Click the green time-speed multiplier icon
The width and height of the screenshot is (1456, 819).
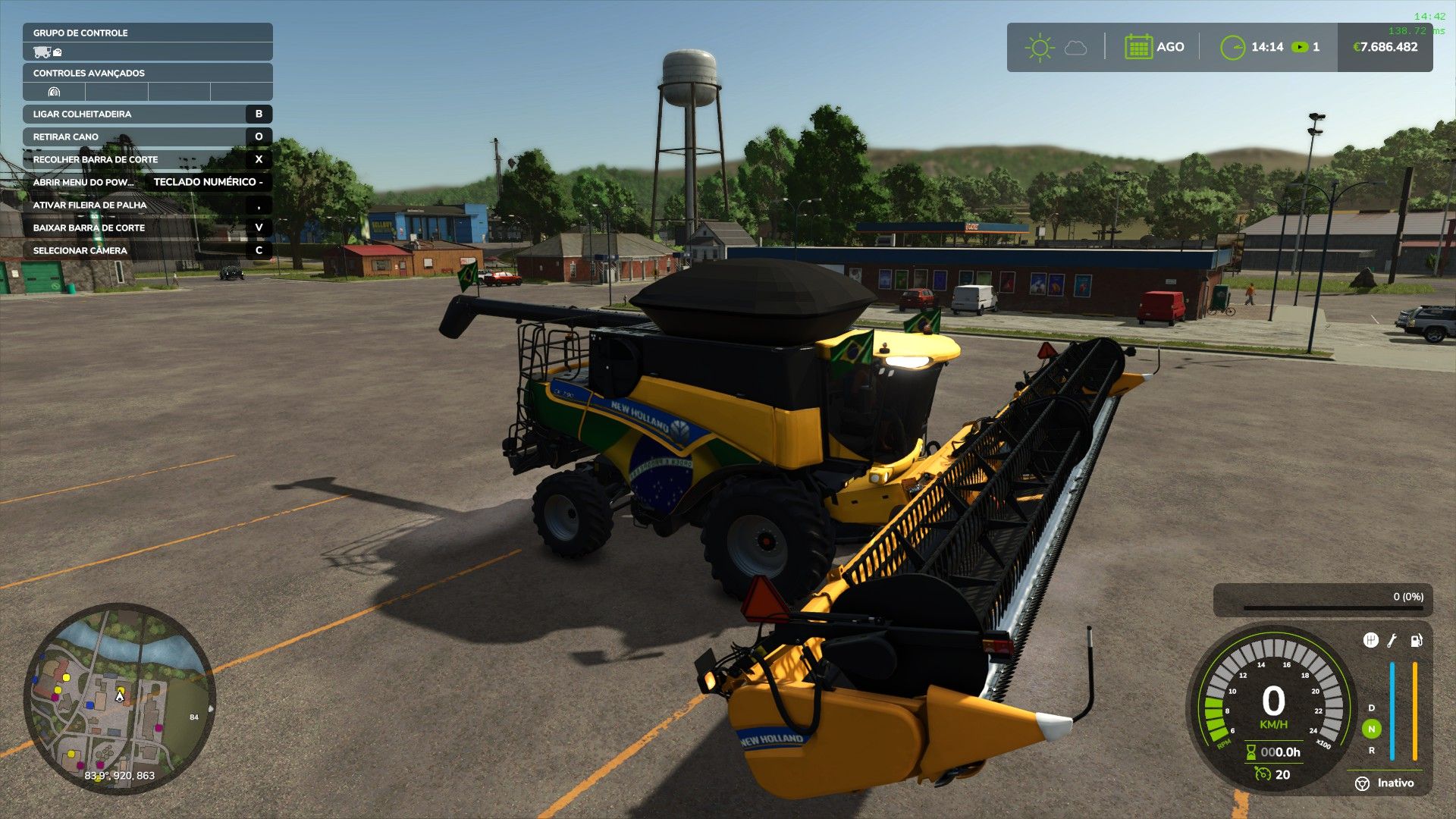coord(1300,47)
